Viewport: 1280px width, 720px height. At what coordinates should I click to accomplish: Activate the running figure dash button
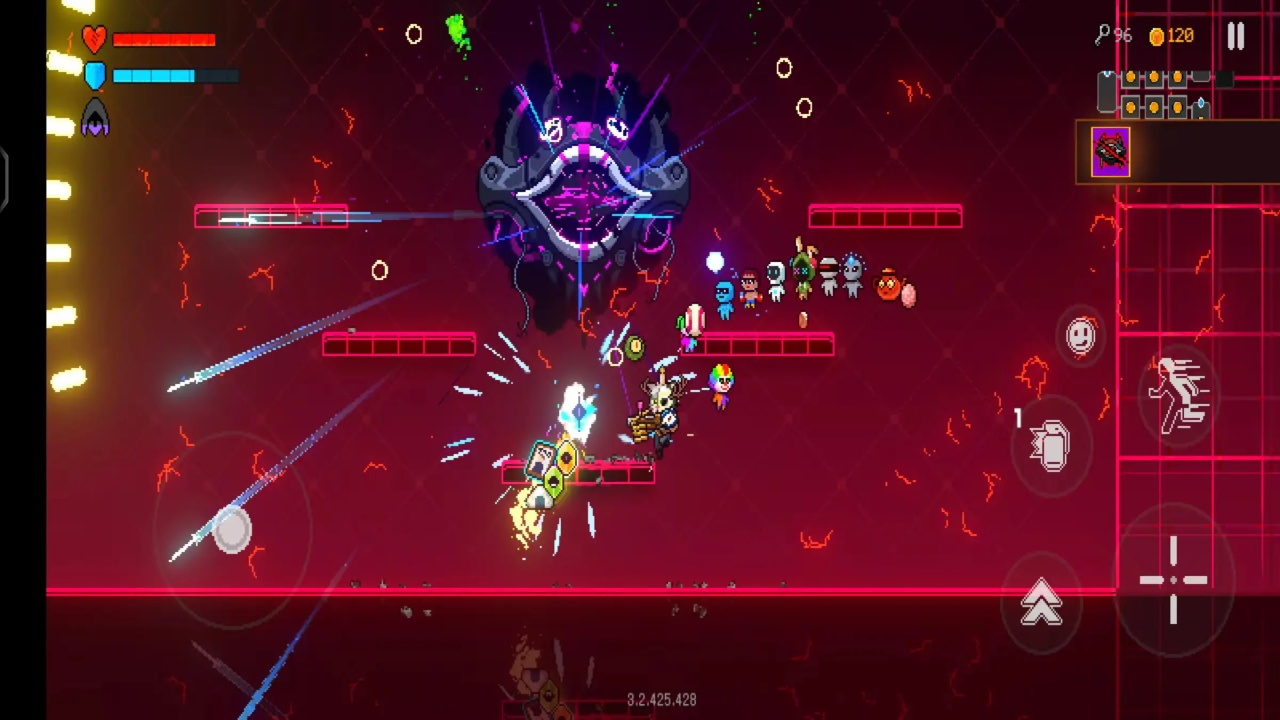tap(1179, 395)
